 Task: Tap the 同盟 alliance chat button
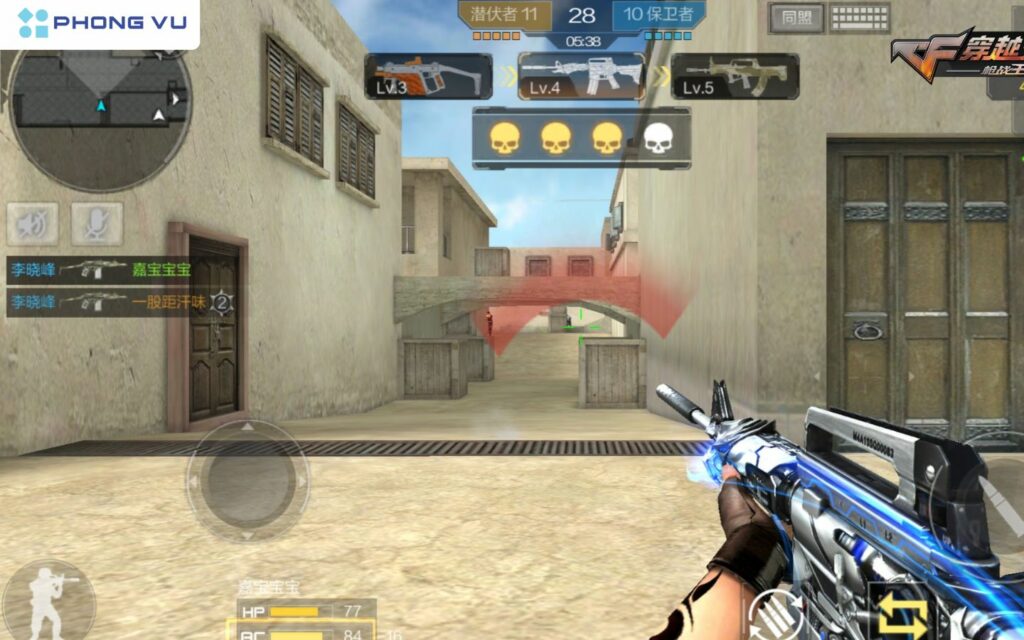pyautogui.click(x=796, y=17)
